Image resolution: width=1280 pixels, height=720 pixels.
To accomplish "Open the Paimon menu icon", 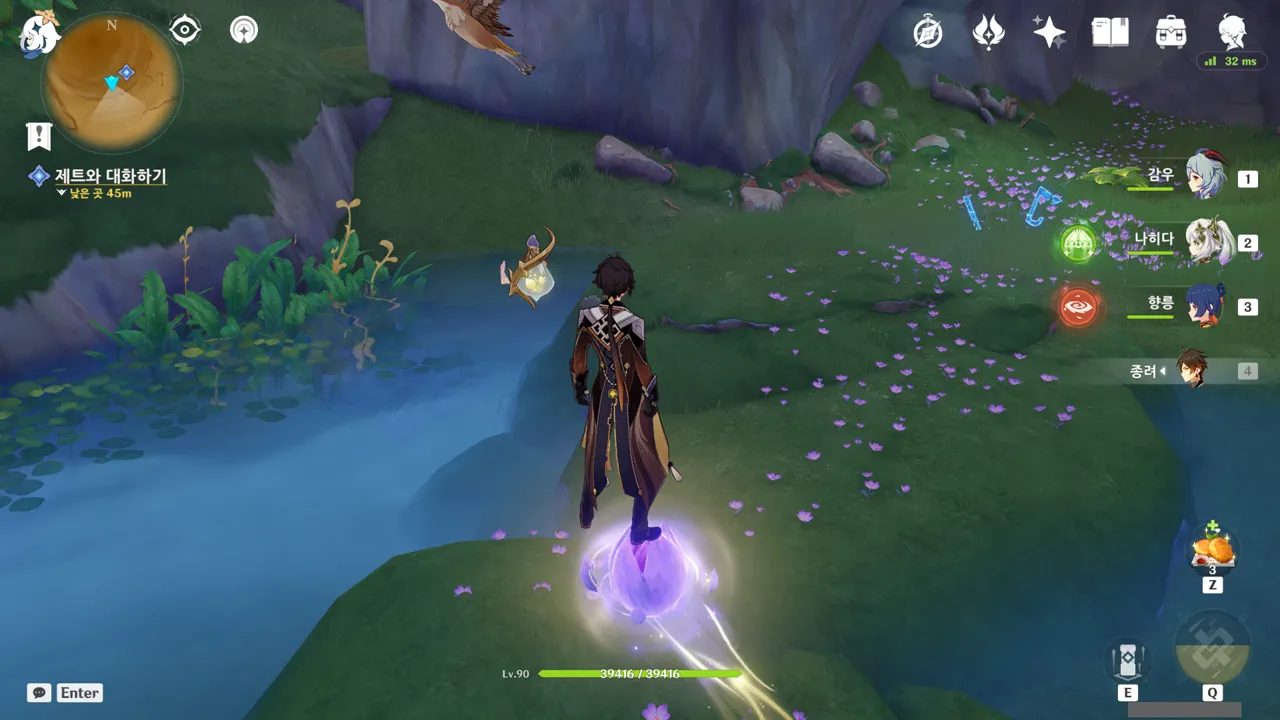I will click(x=40, y=32).
